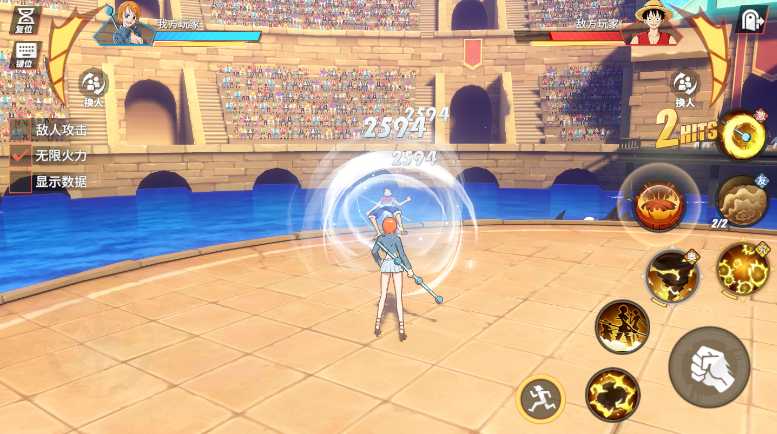Swap the enemy character with the right 换人 button
Viewport: 777px width, 434px height.
point(685,86)
